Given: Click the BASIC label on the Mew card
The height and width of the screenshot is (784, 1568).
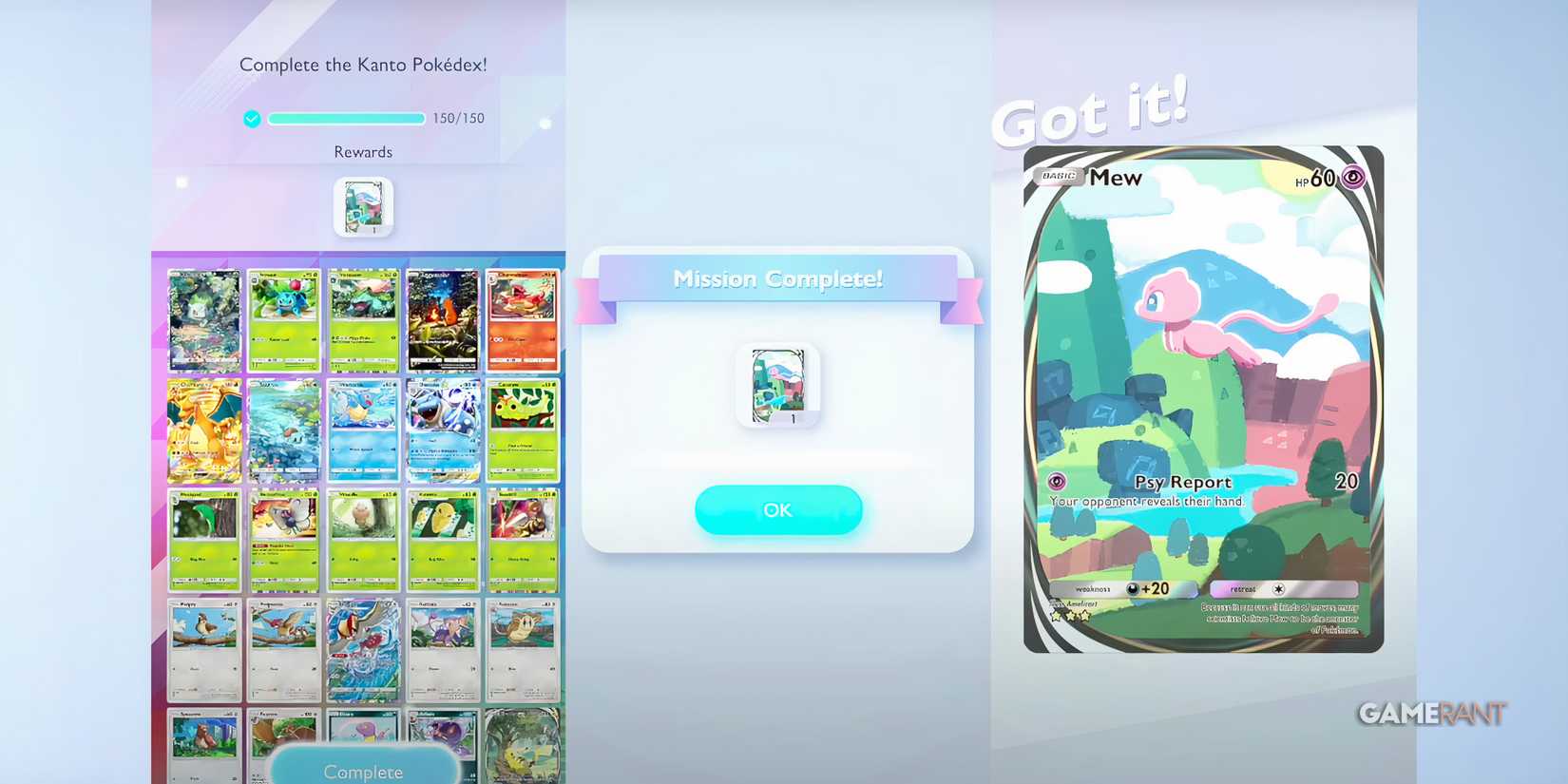Looking at the screenshot, I should pyautogui.click(x=1058, y=176).
